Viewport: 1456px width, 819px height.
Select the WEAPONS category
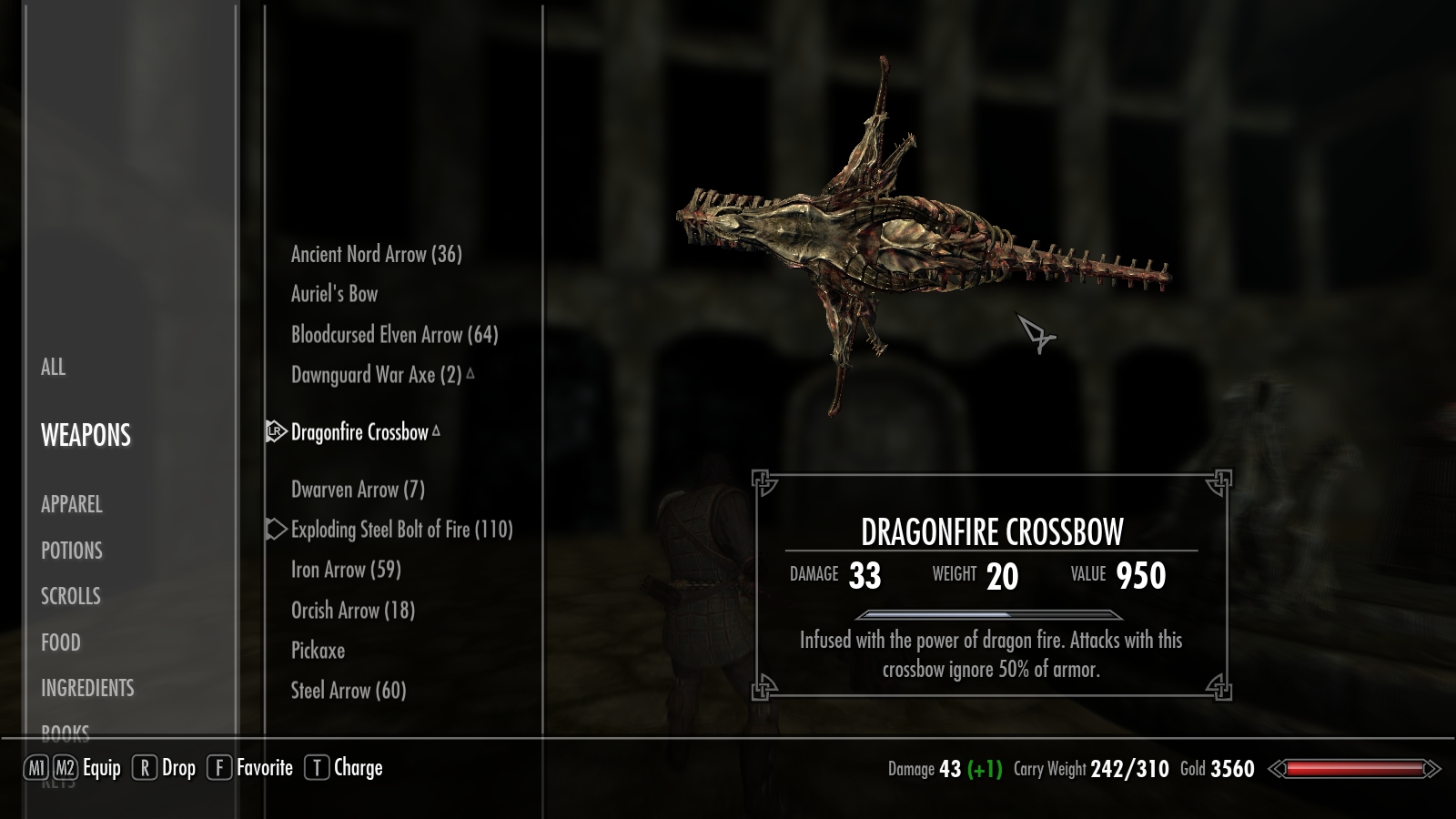point(86,436)
